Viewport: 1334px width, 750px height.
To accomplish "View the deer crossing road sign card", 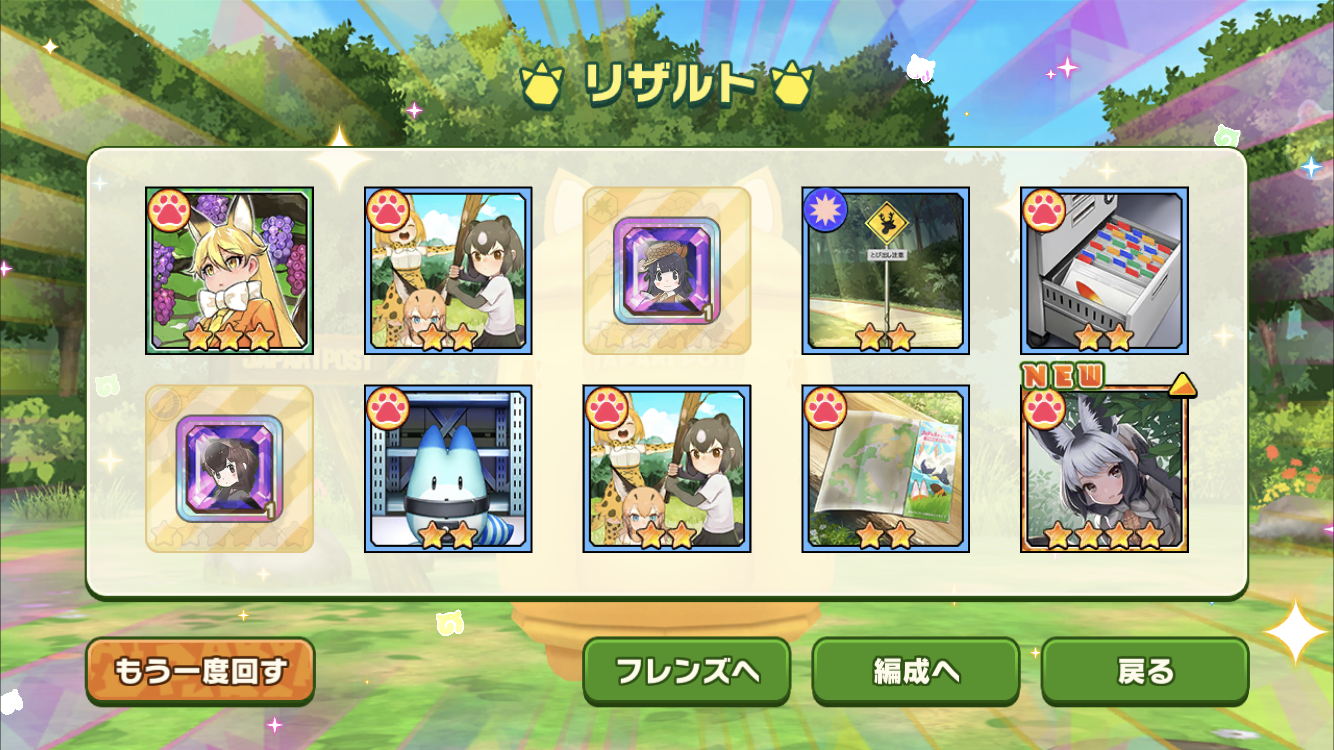I will click(886, 270).
